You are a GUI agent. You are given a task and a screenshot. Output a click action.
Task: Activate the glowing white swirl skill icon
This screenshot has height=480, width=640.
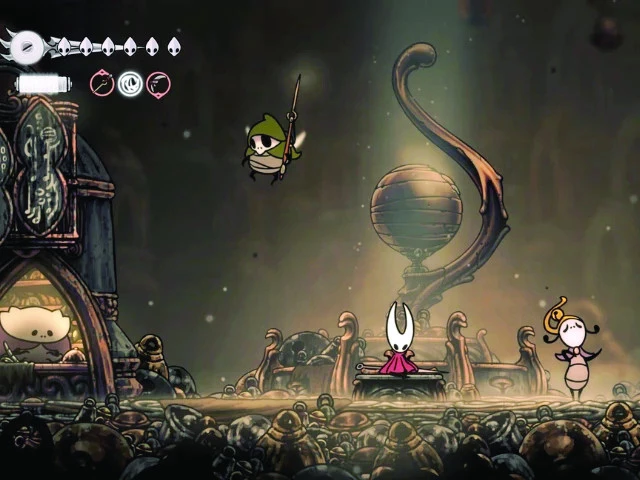(130, 84)
